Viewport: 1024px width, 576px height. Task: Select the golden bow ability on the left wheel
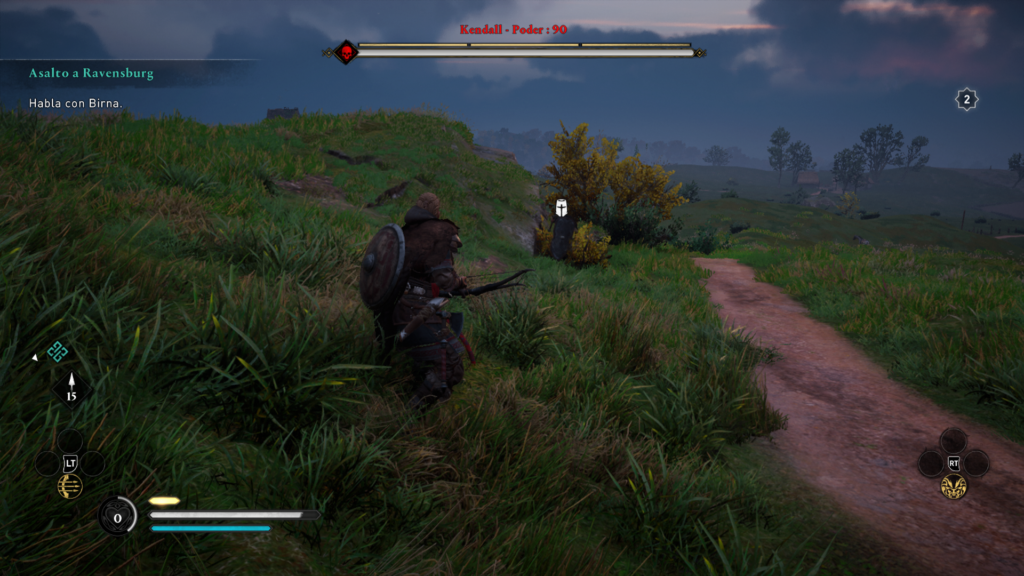pyautogui.click(x=70, y=486)
